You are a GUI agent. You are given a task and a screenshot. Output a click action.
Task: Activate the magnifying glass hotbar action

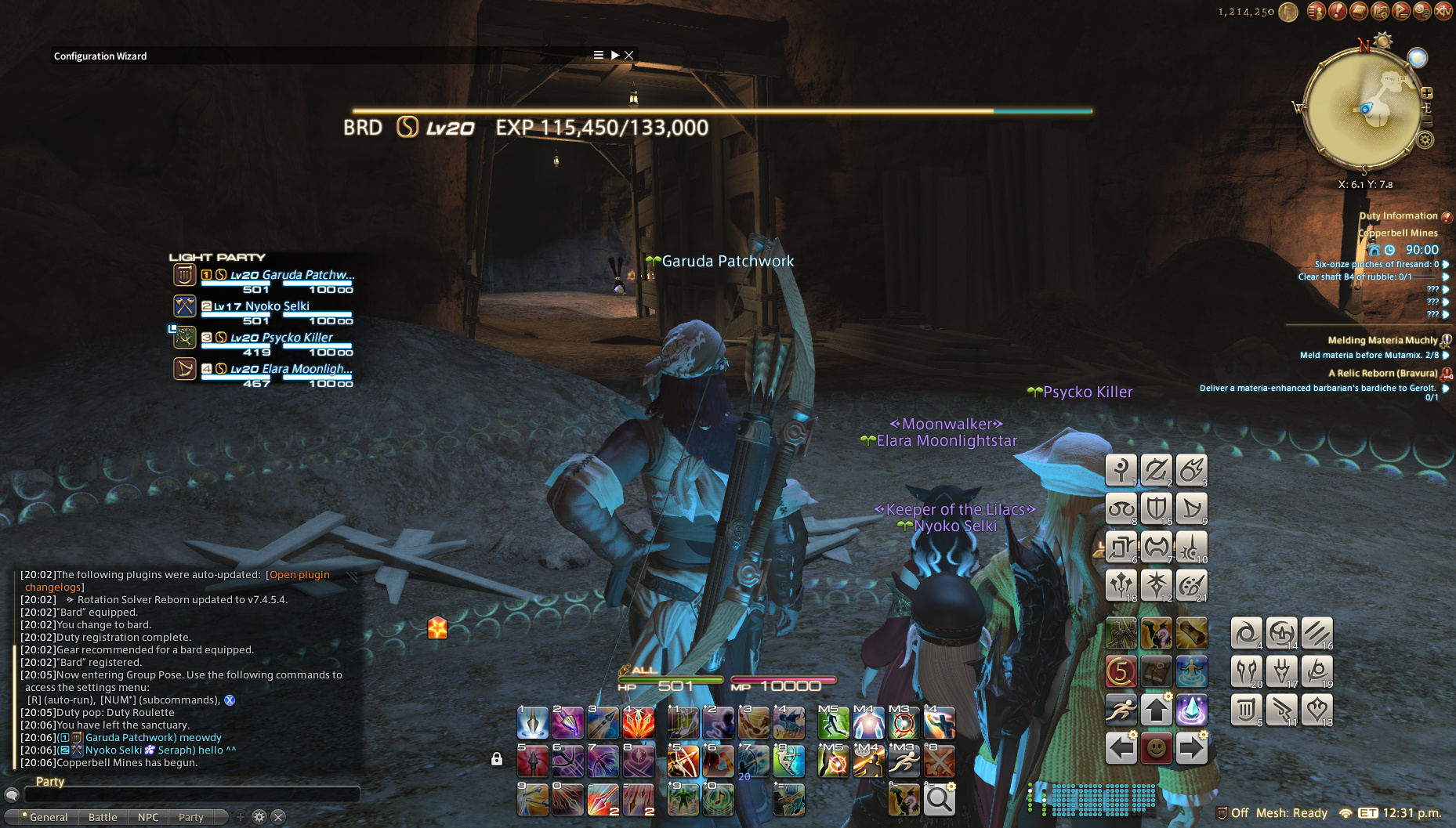pyautogui.click(x=939, y=799)
